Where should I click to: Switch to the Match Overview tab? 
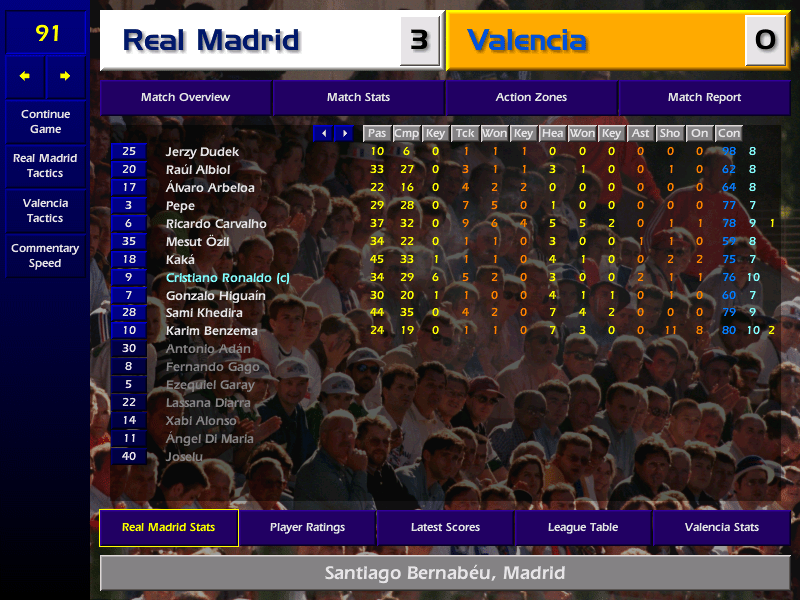pyautogui.click(x=185, y=98)
